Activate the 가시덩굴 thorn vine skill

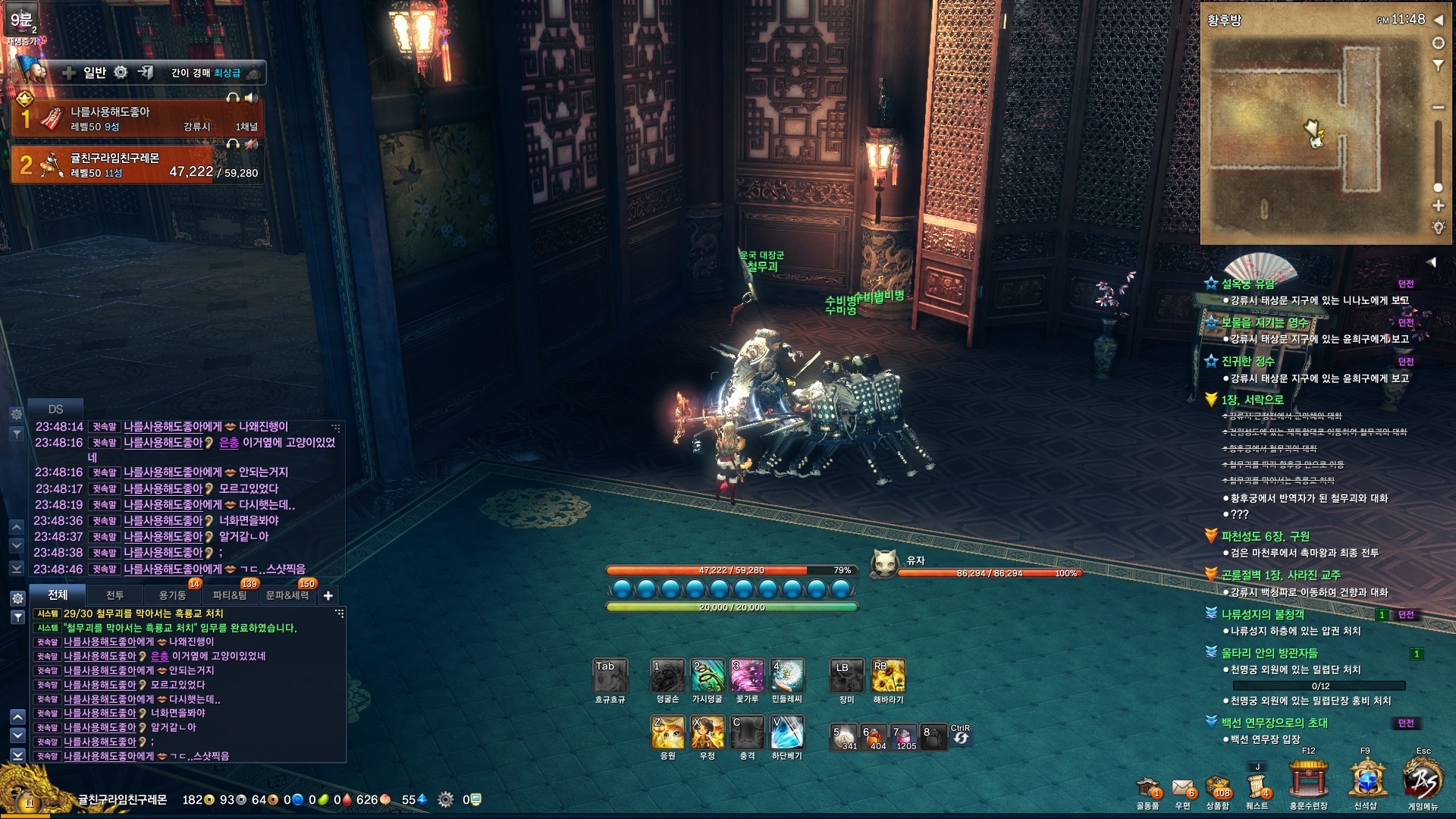click(x=708, y=675)
